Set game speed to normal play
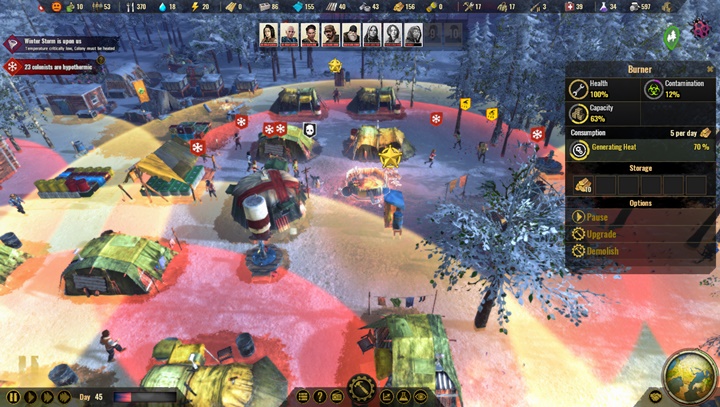The height and width of the screenshot is (407, 720). coord(30,397)
